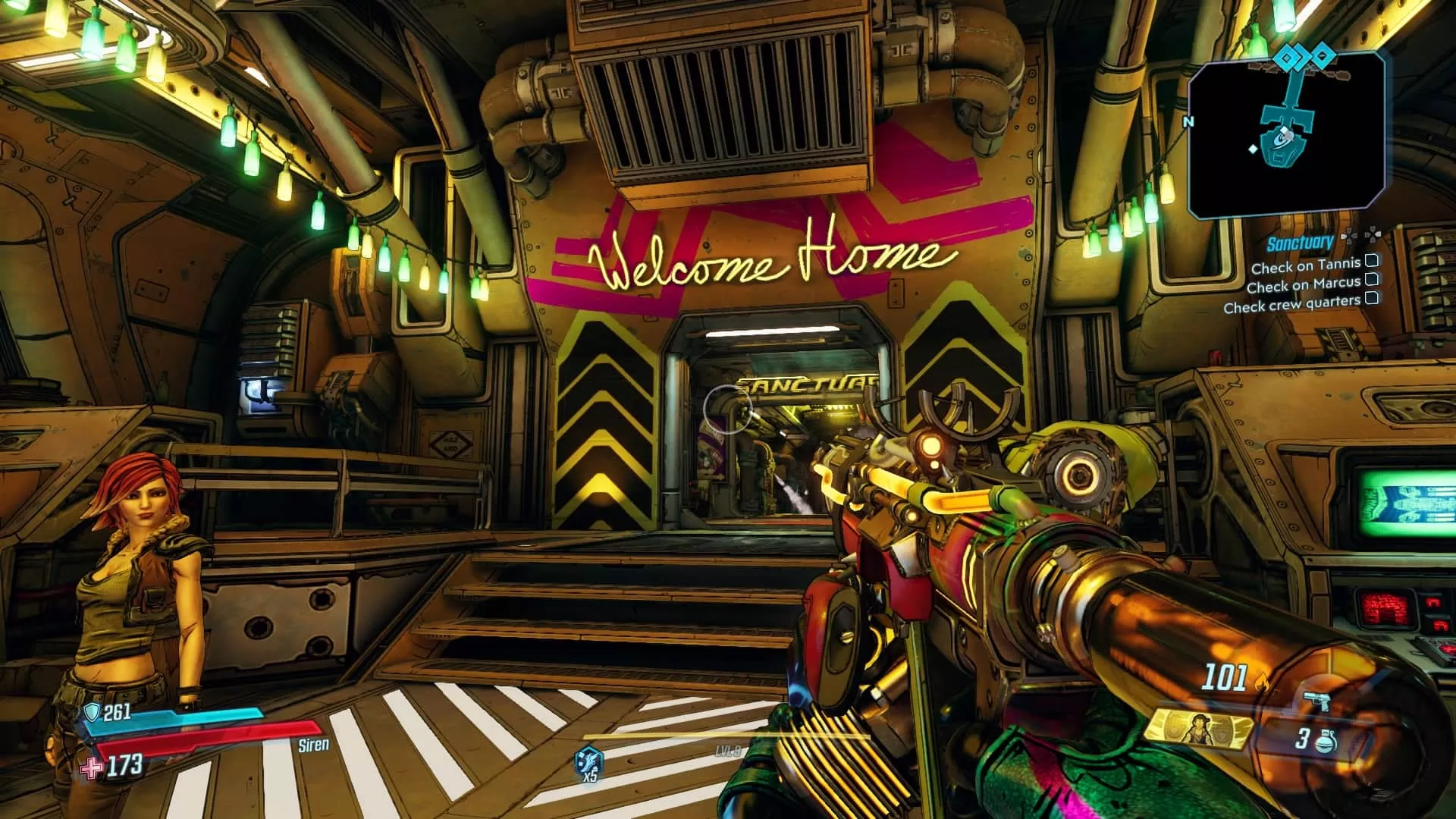Tick the Check on Marcus objective box
Viewport: 1456px width, 819px height.
[1373, 281]
